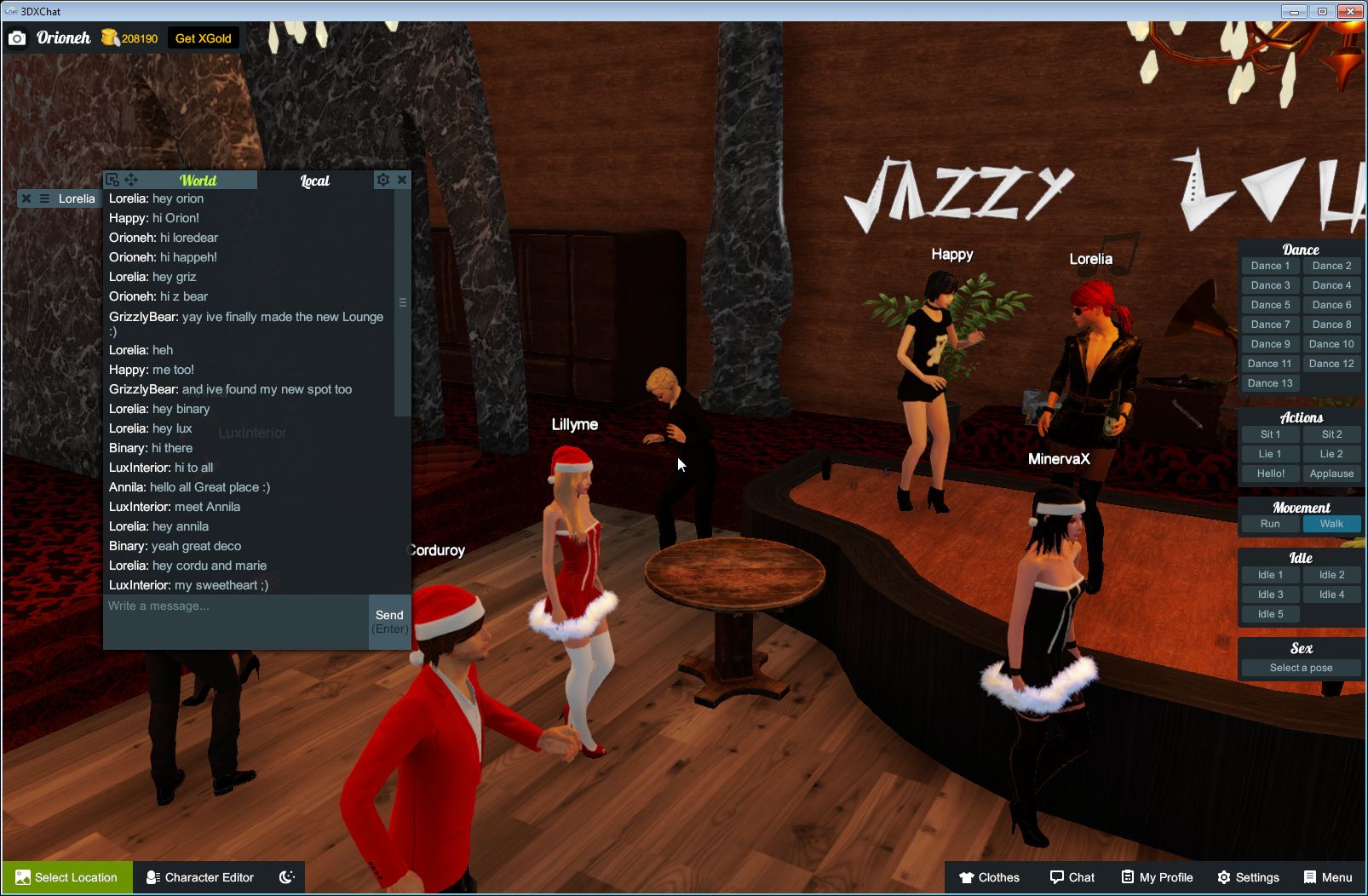Click the Get XGold button

click(x=204, y=37)
